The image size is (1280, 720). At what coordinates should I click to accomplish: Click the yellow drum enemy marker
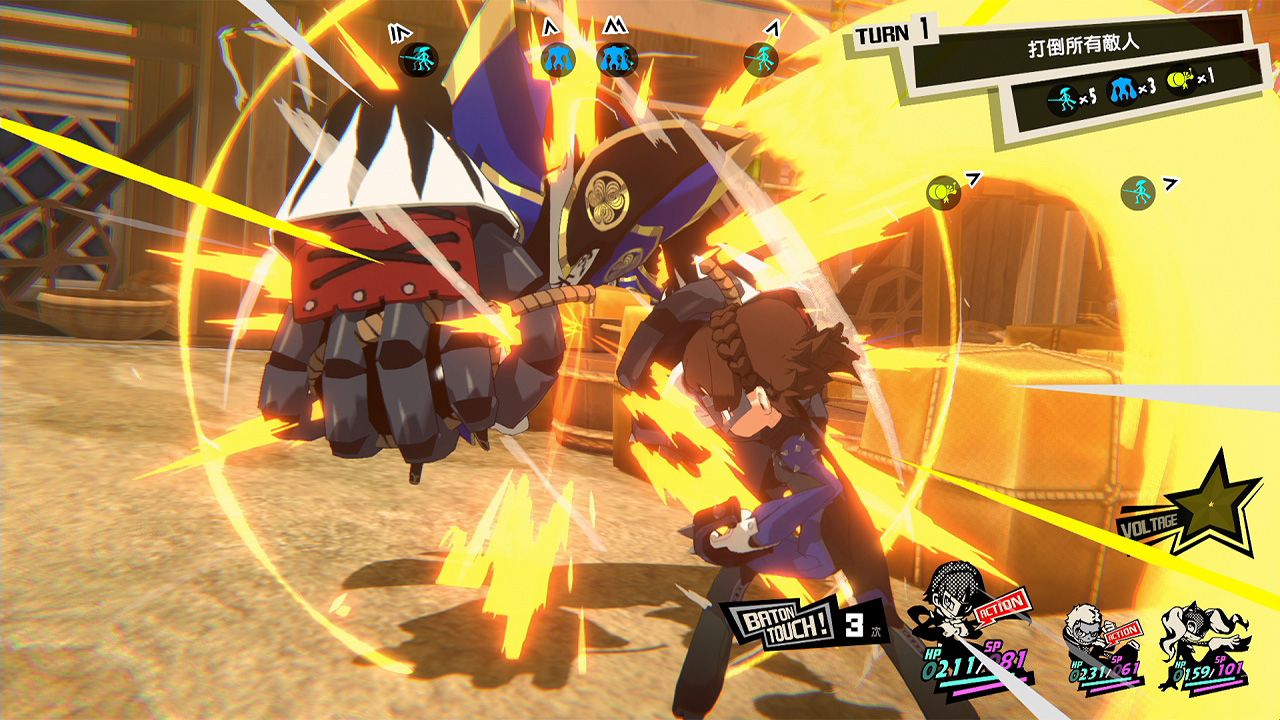click(942, 191)
